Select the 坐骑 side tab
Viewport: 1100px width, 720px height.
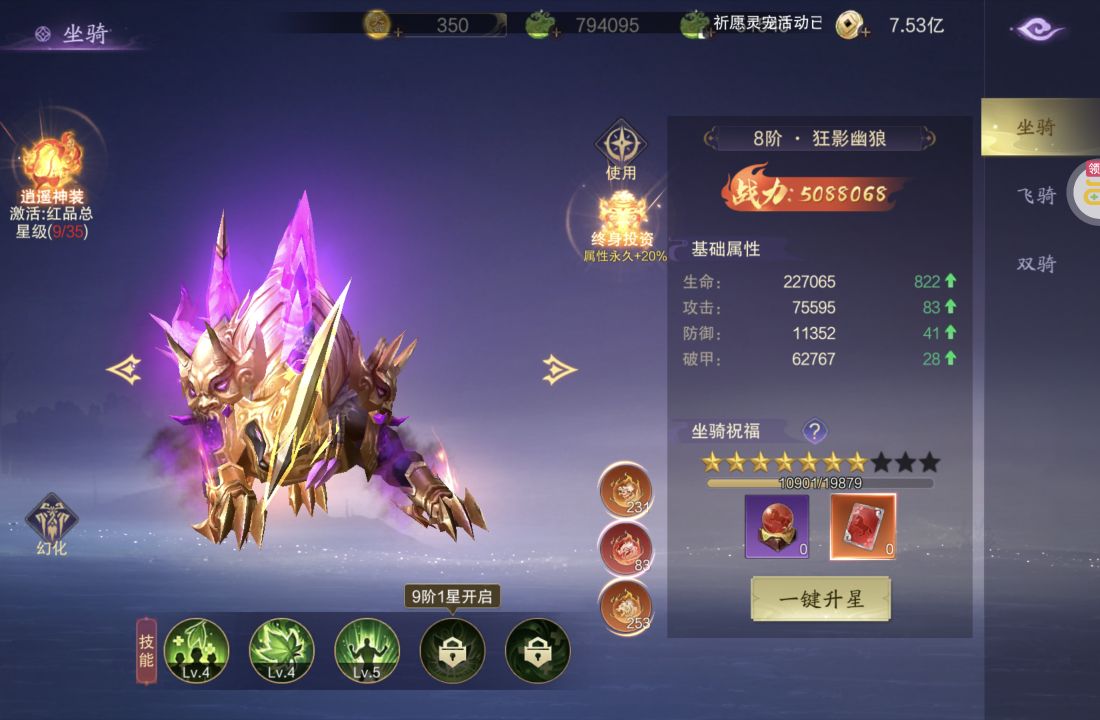(1036, 127)
